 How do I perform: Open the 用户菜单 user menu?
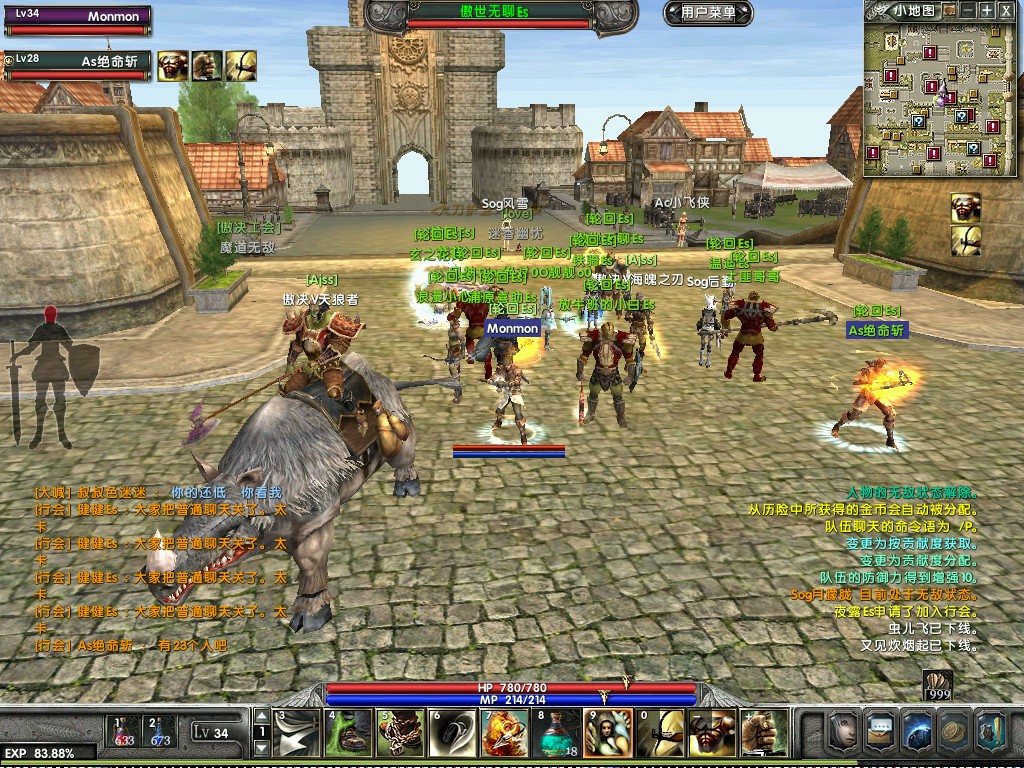coord(707,13)
